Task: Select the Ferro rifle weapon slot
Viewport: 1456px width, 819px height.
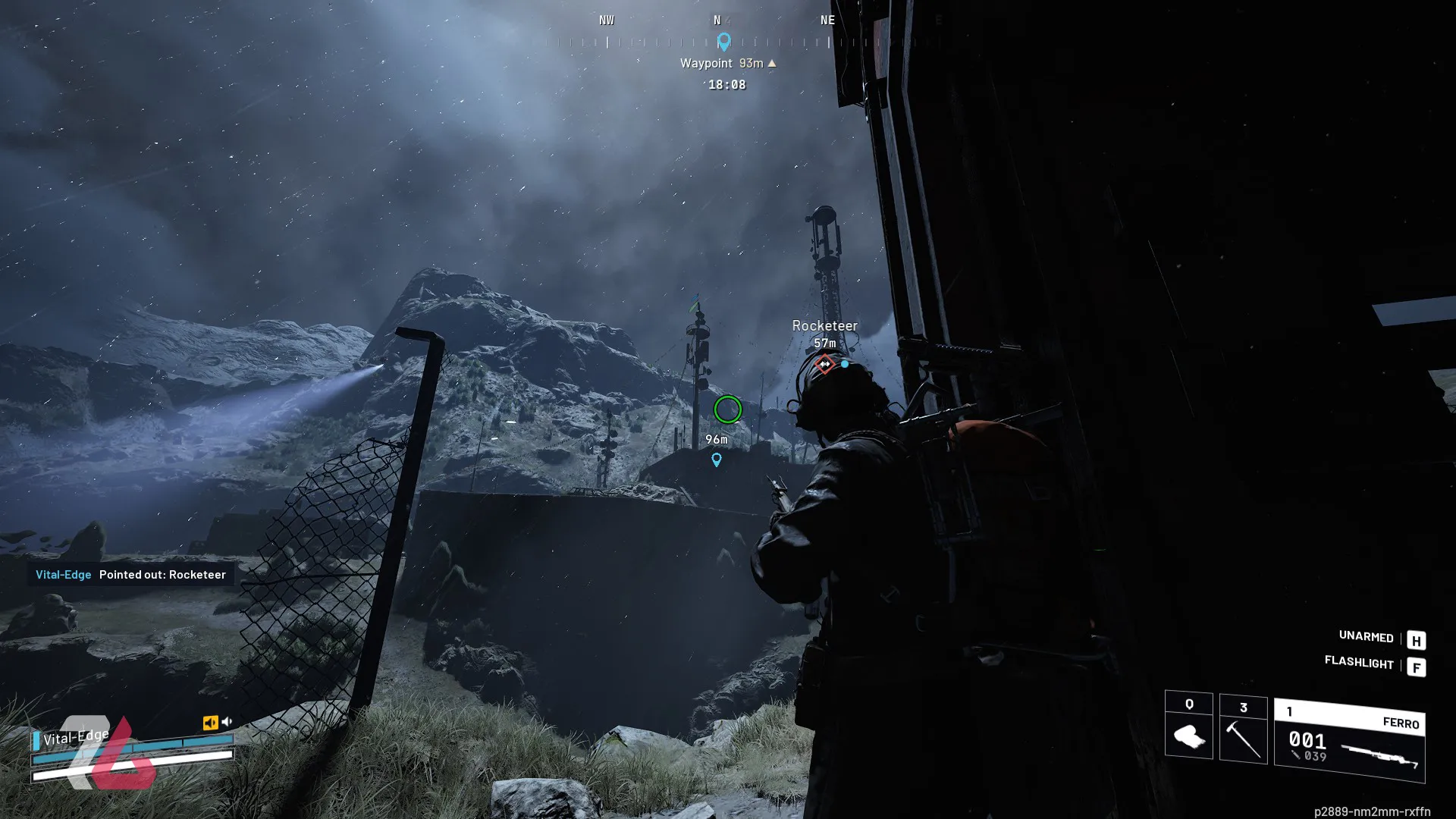Action: (x=1349, y=741)
